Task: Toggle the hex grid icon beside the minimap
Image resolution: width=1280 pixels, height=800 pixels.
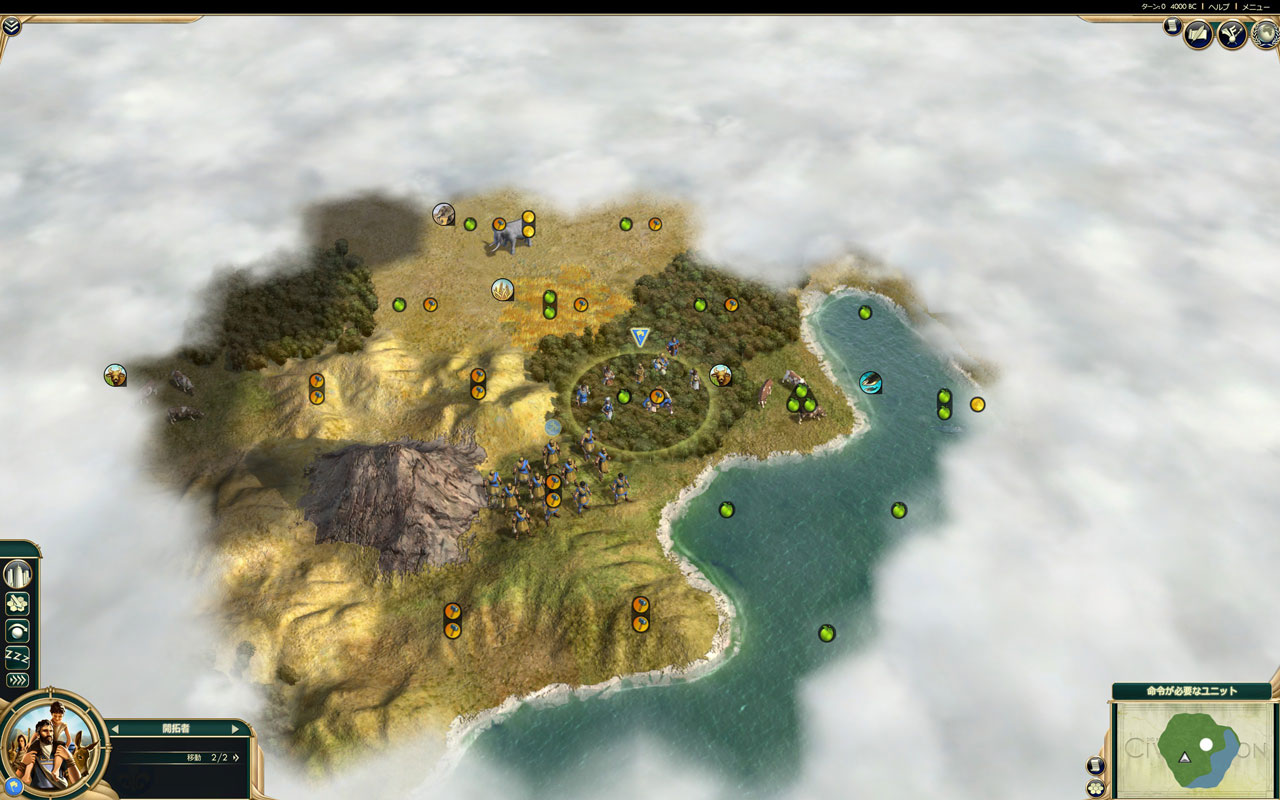Action: [1096, 787]
